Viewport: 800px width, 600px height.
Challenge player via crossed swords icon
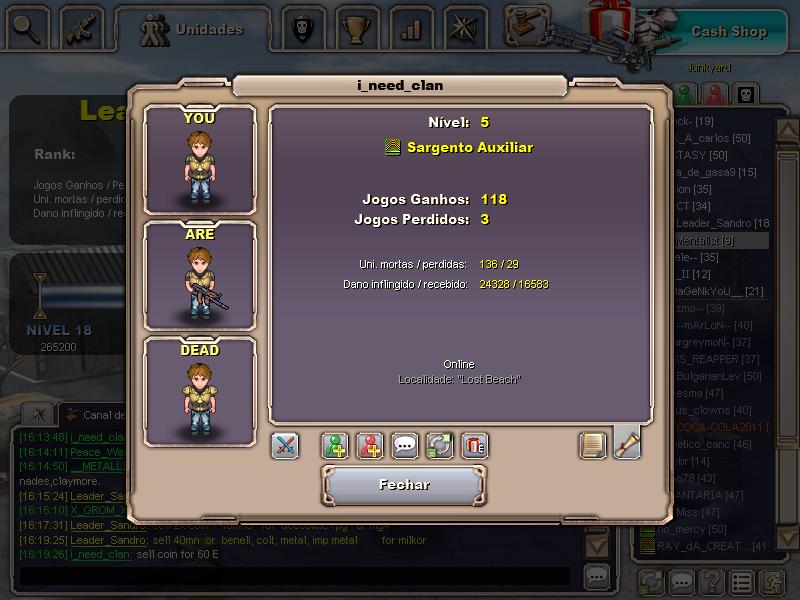coord(285,446)
